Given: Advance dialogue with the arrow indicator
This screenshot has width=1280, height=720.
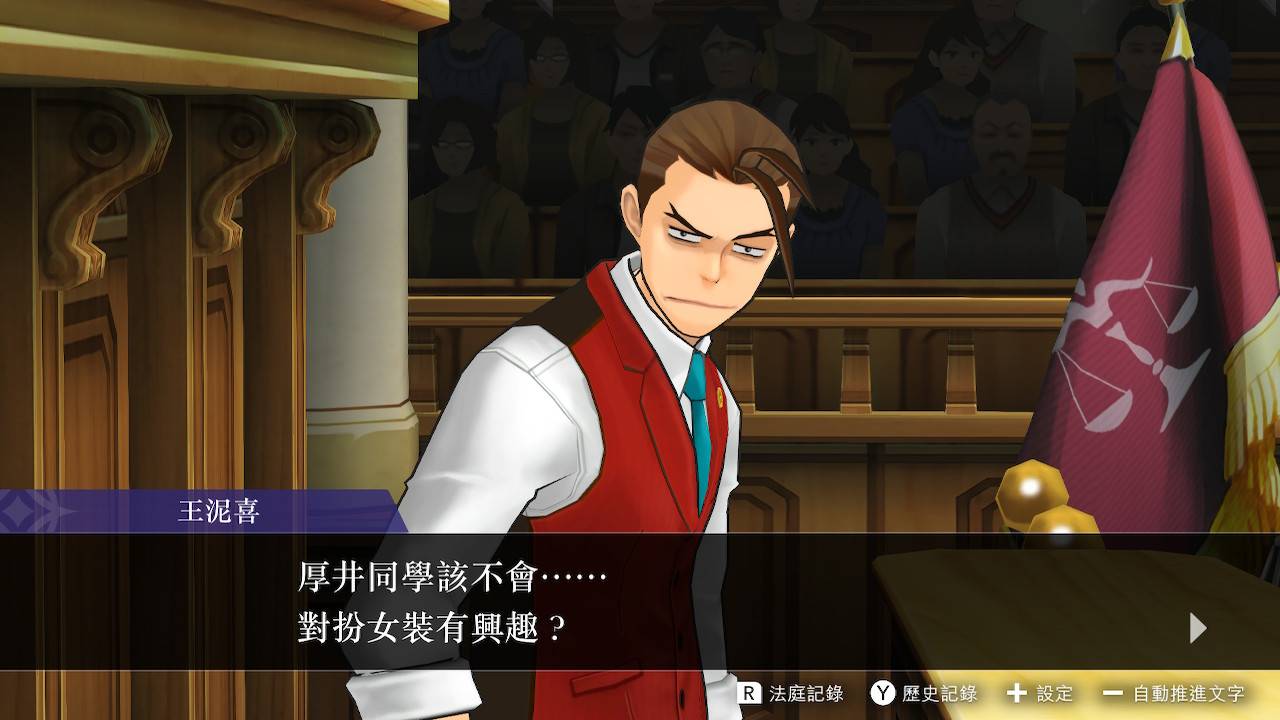Looking at the screenshot, I should (x=1198, y=628).
